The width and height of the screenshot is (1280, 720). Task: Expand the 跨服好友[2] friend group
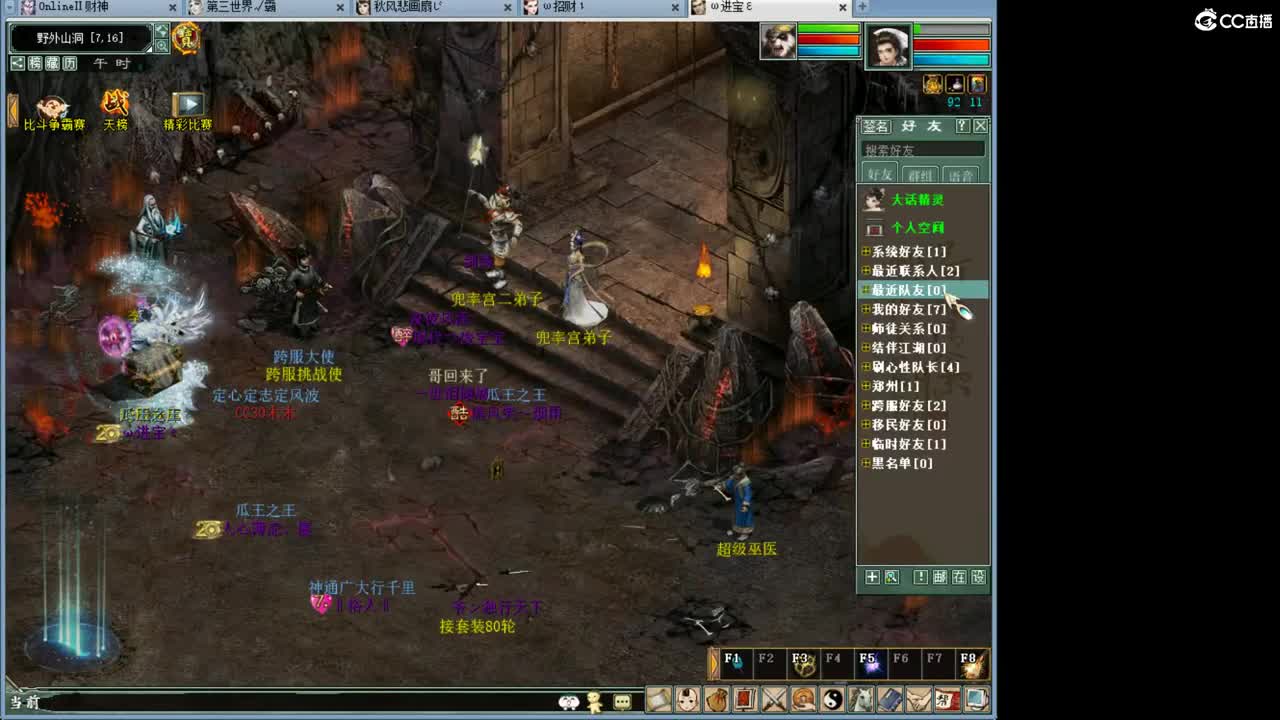866,406
